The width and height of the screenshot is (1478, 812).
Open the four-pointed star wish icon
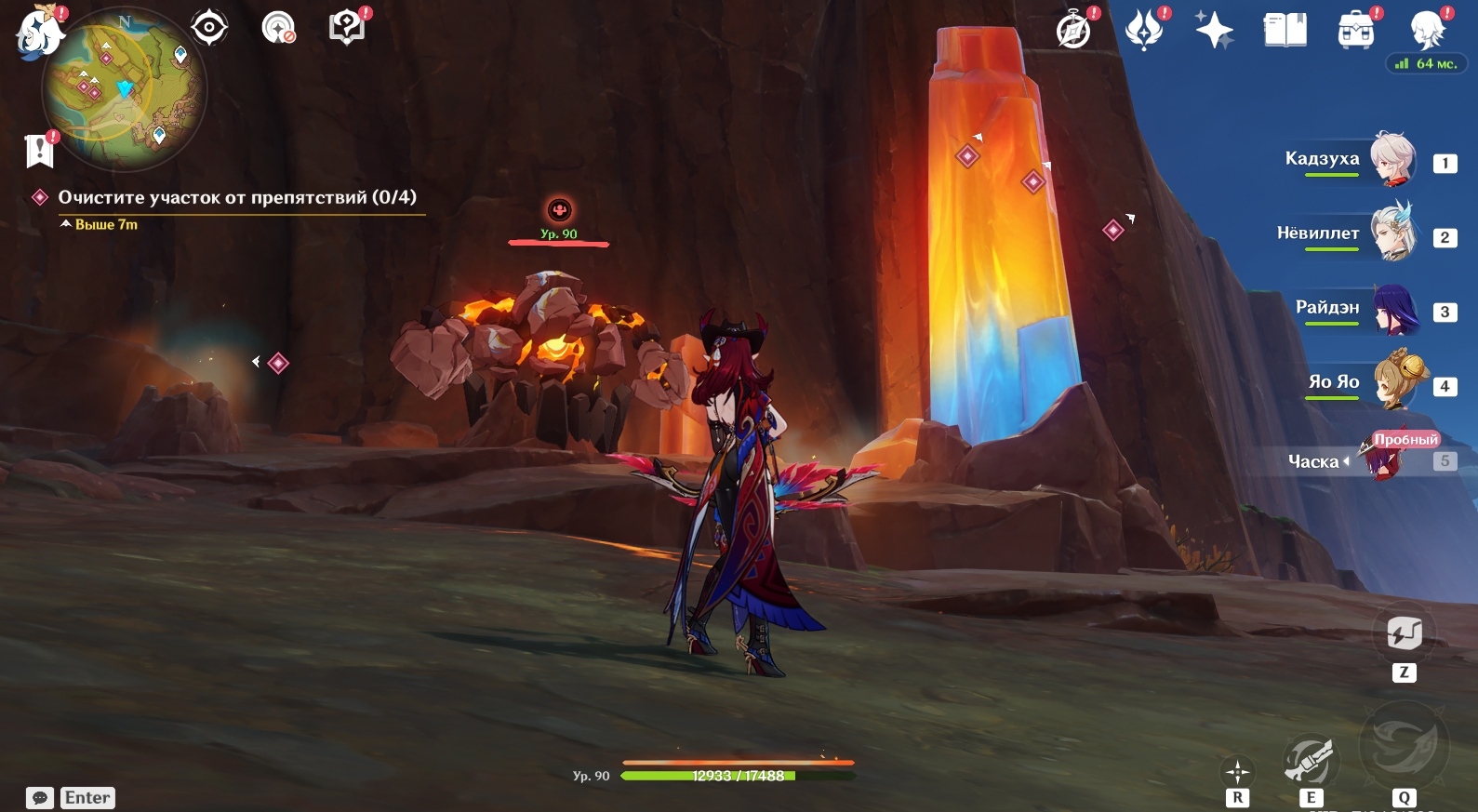1214,30
